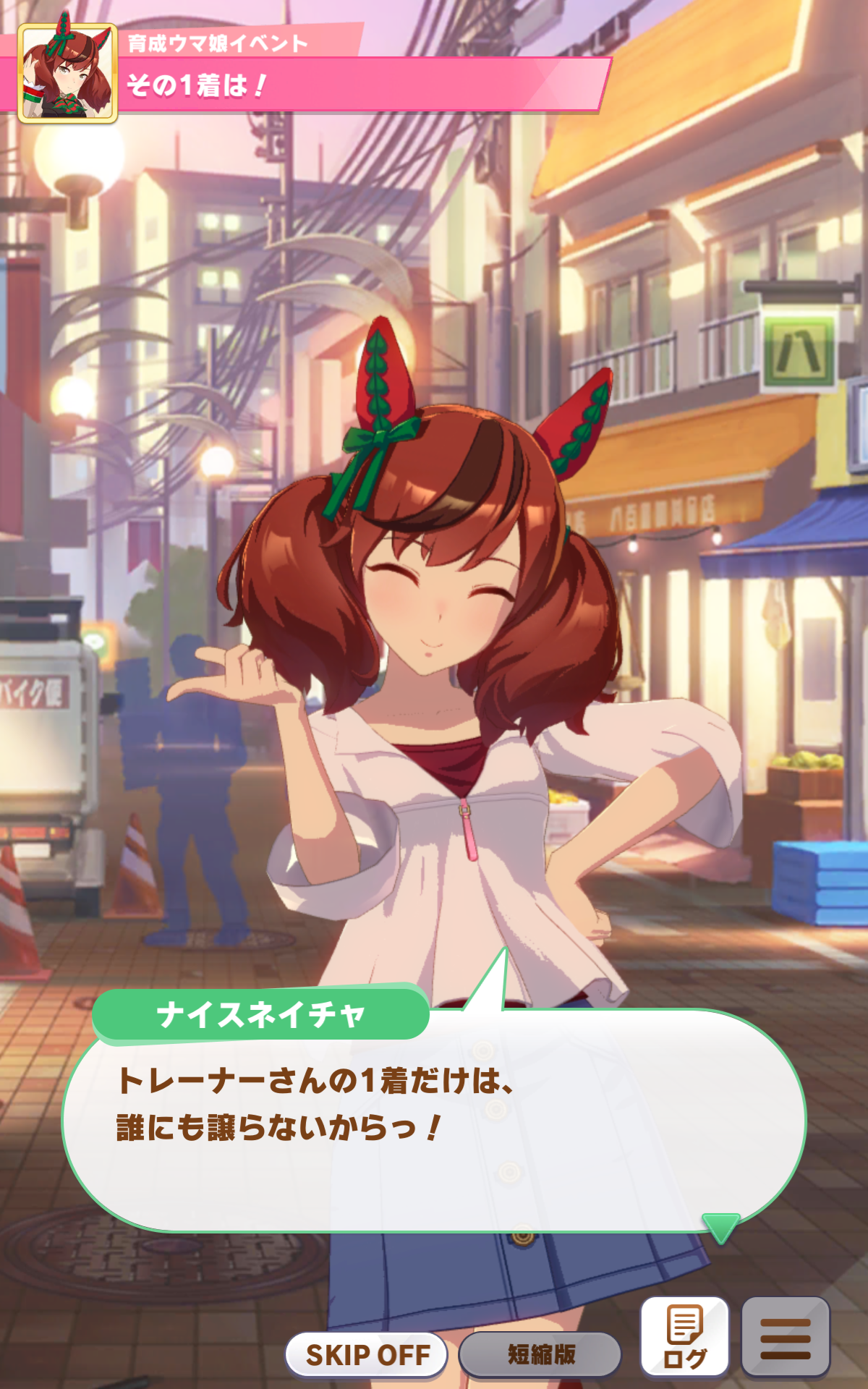The width and height of the screenshot is (868, 1389).
Task: Open the hamburger menu
Action: (x=786, y=1335)
